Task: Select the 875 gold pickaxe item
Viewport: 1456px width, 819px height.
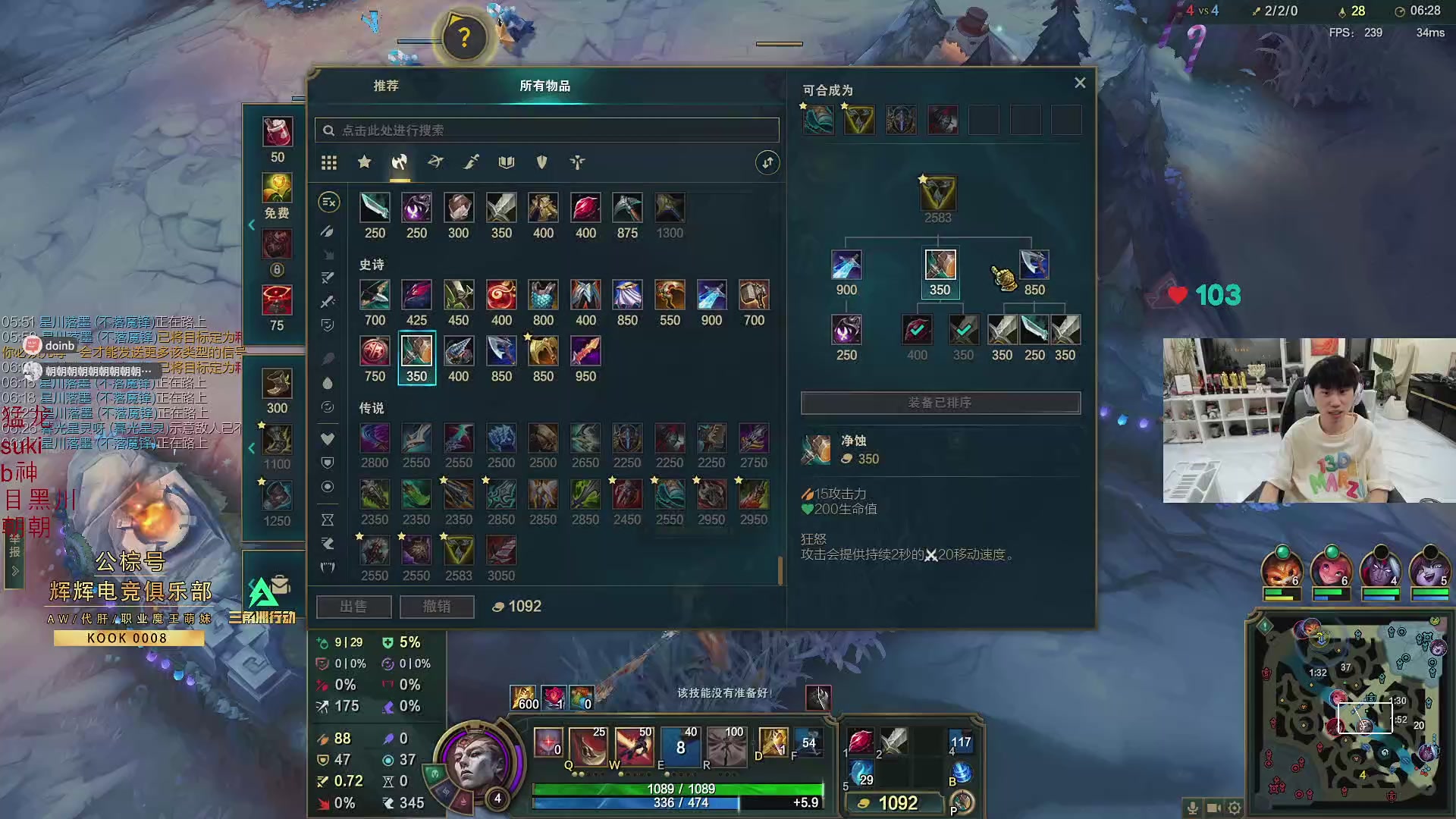Action: coord(627,208)
